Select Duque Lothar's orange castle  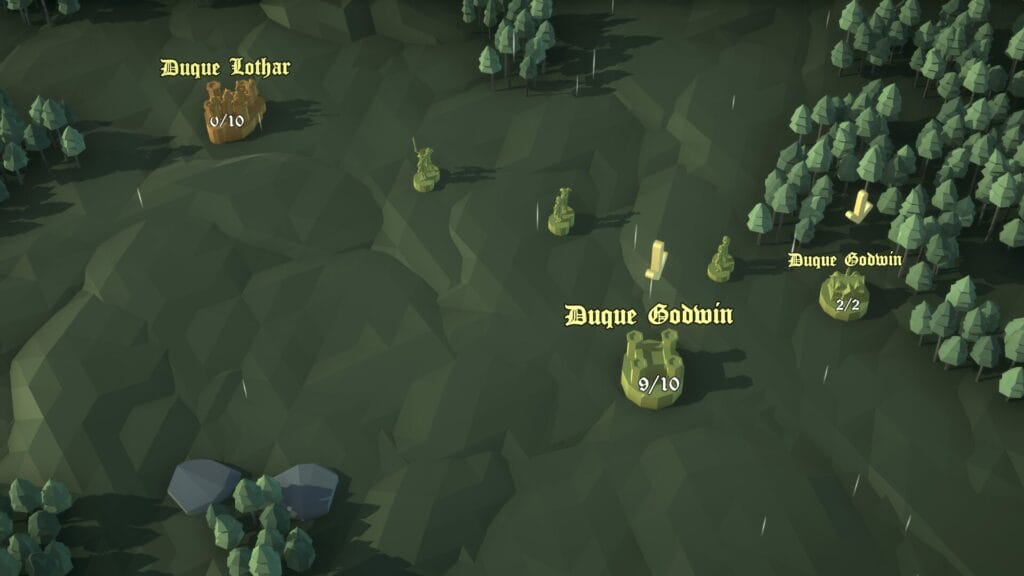234,111
